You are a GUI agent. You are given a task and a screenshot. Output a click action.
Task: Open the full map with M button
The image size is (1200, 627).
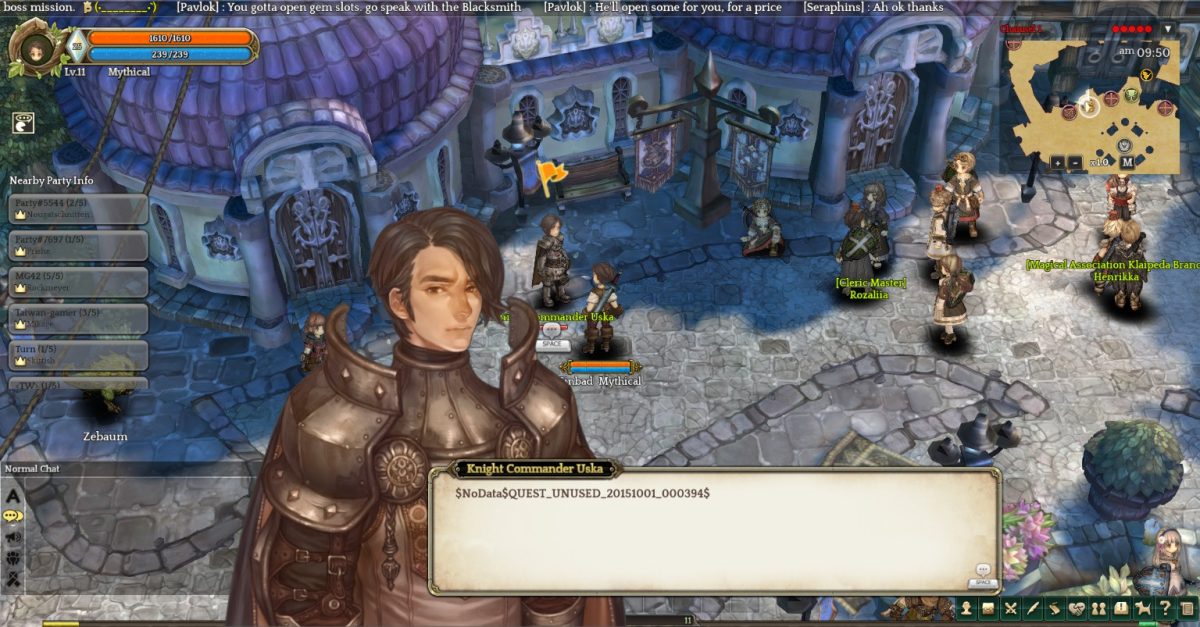pyautogui.click(x=1127, y=162)
